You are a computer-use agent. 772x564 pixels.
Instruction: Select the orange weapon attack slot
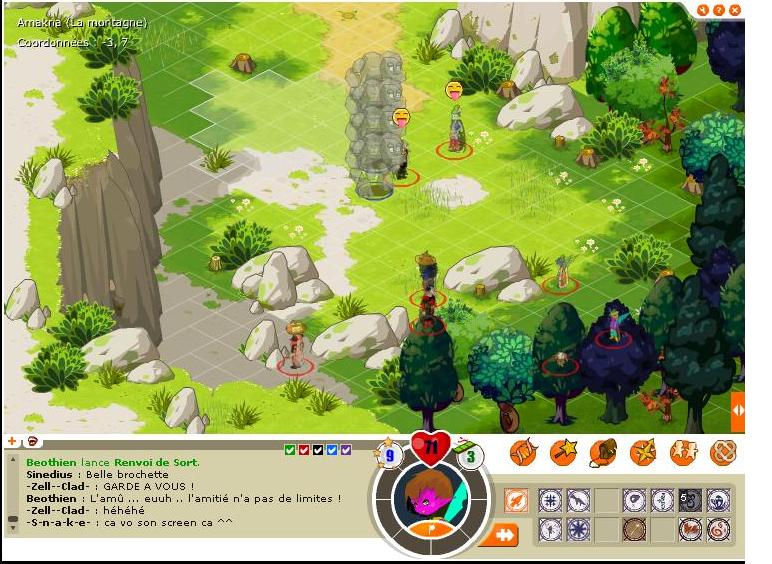(x=516, y=501)
